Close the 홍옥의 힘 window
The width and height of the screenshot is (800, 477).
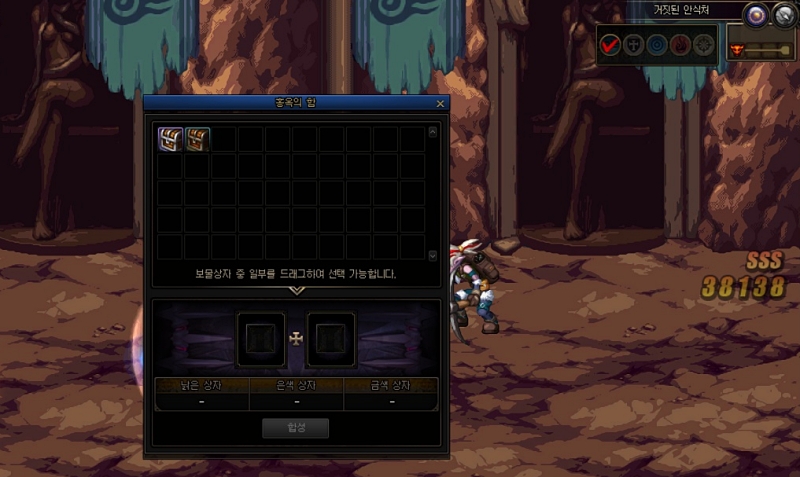pyautogui.click(x=440, y=102)
